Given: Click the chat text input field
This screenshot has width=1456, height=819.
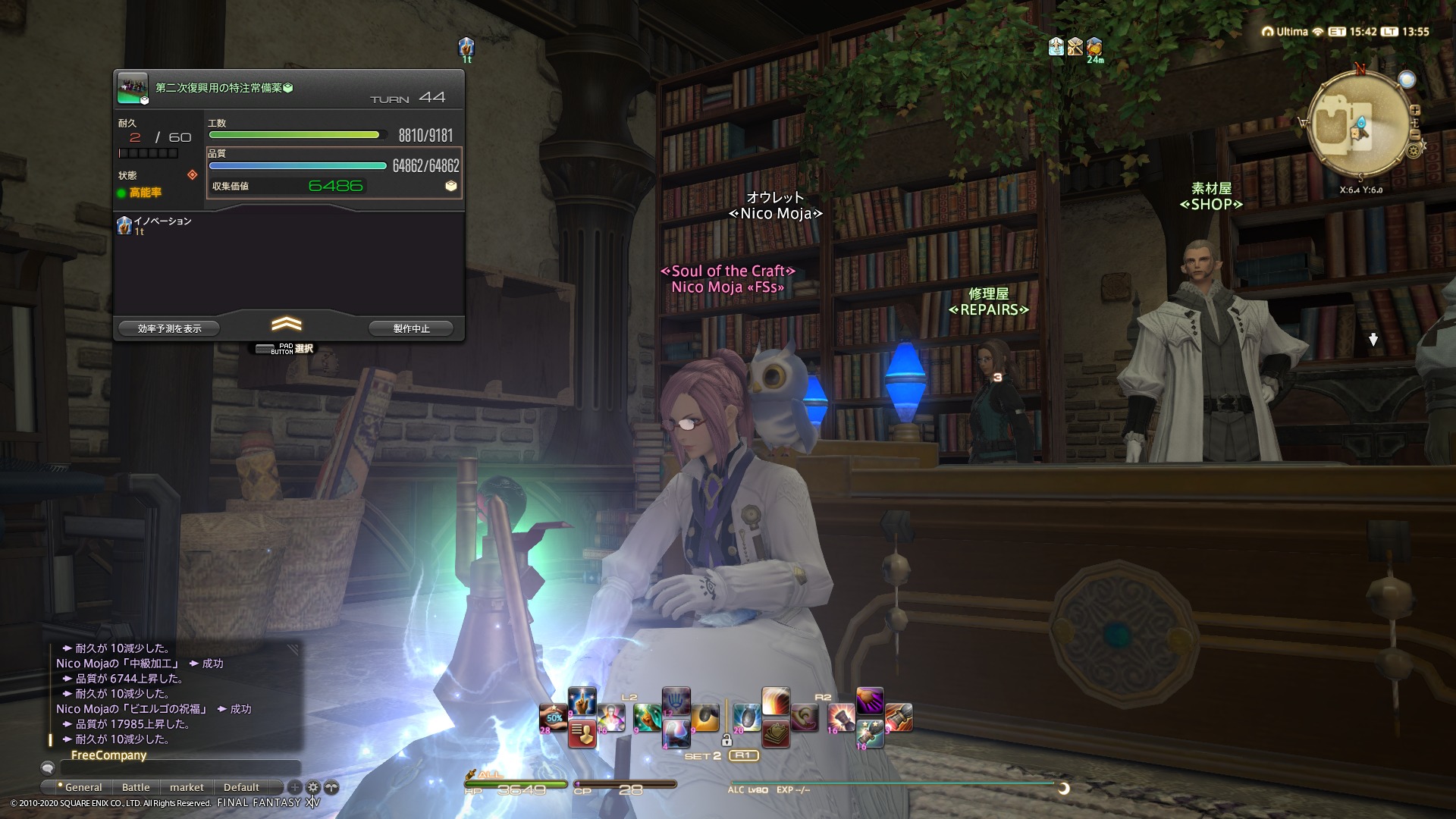Looking at the screenshot, I should tap(180, 768).
